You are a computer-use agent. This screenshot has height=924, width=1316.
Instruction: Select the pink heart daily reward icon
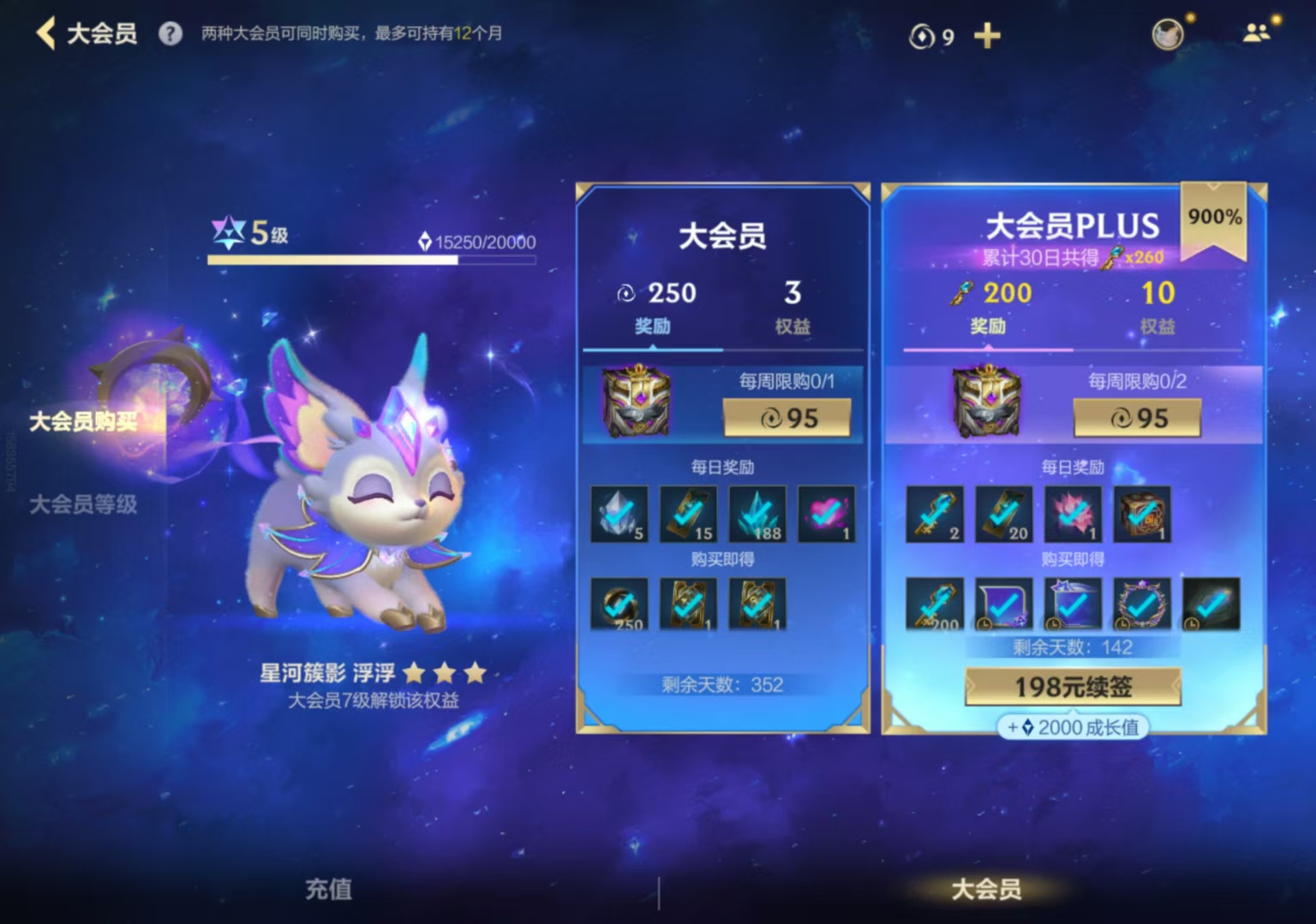pos(825,514)
